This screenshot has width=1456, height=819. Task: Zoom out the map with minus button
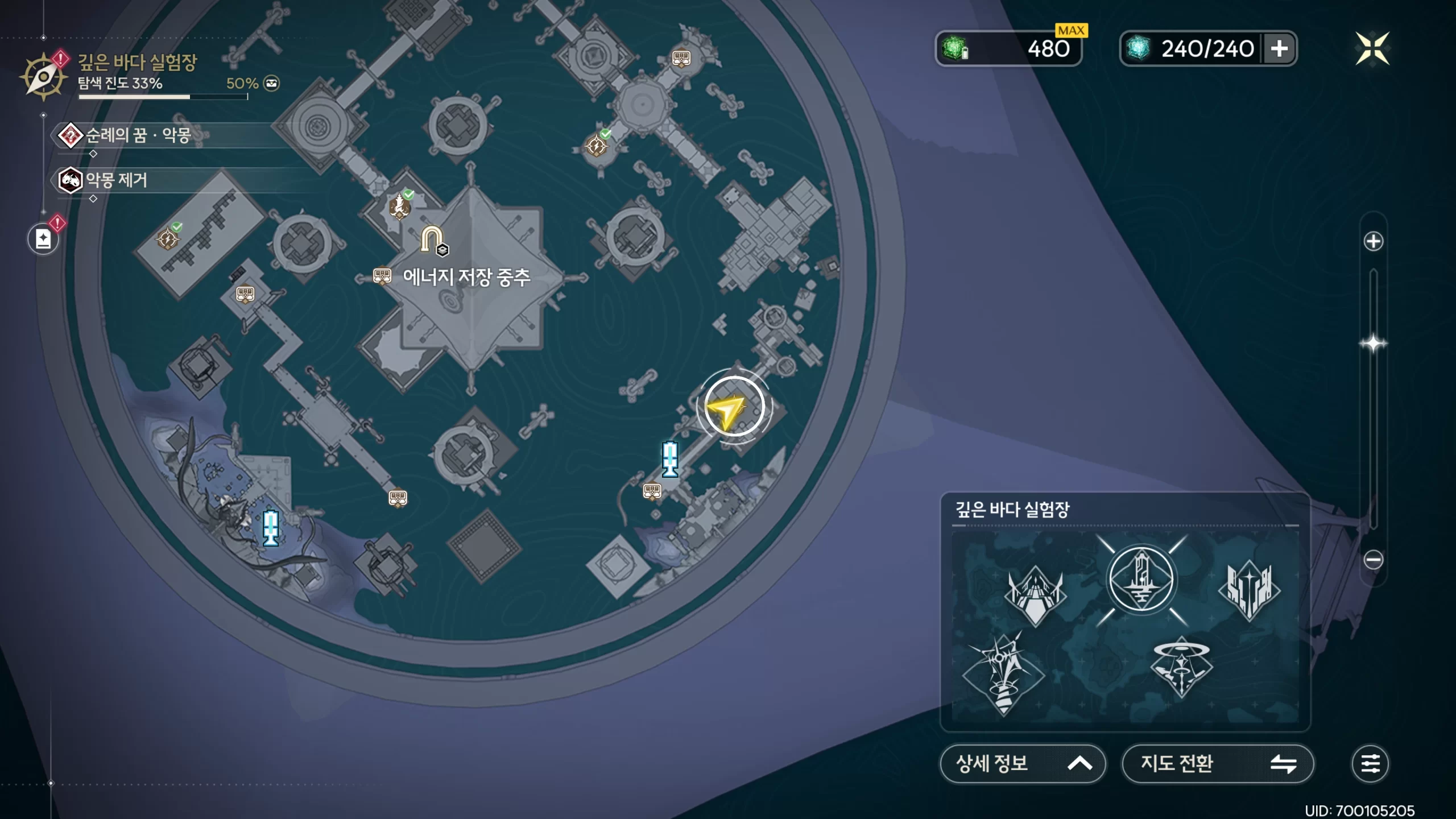click(1373, 560)
